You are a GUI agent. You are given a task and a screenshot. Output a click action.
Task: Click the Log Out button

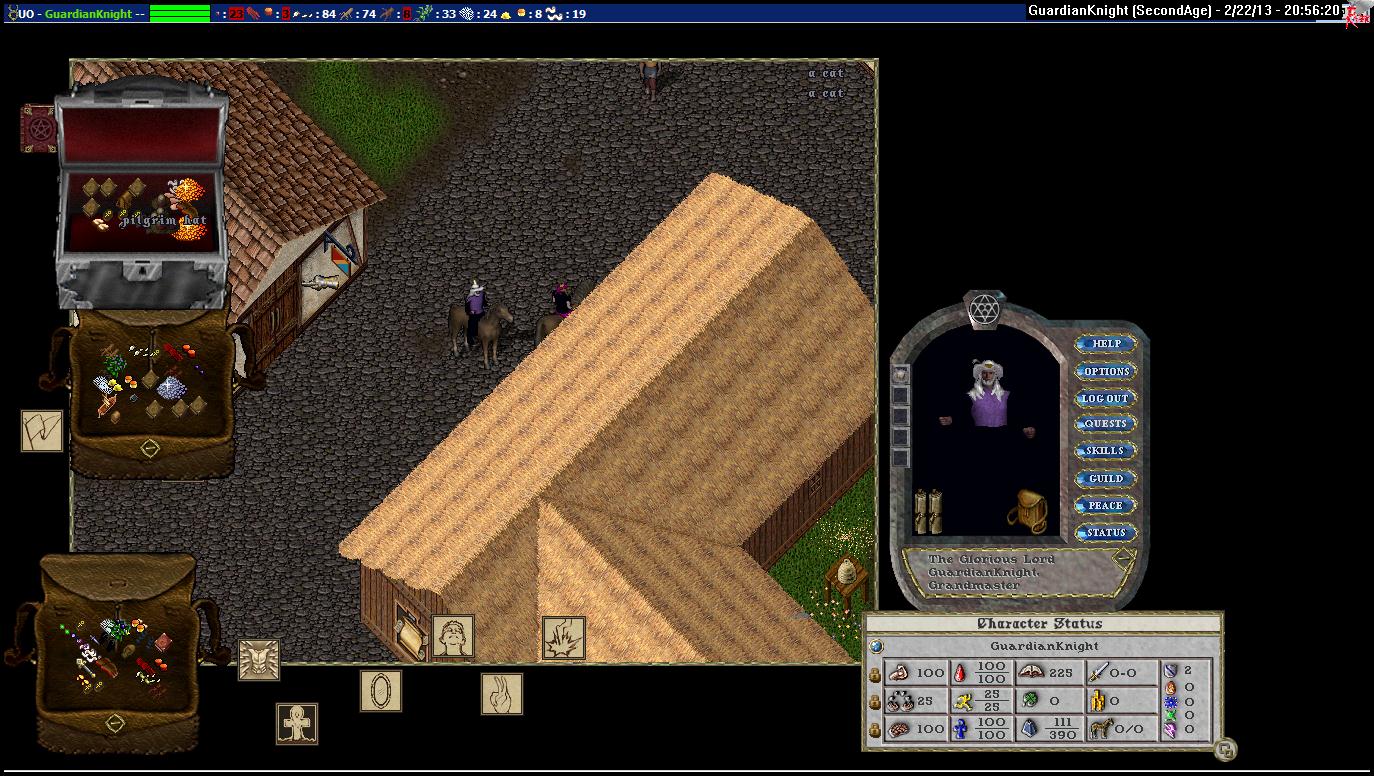click(x=1106, y=398)
